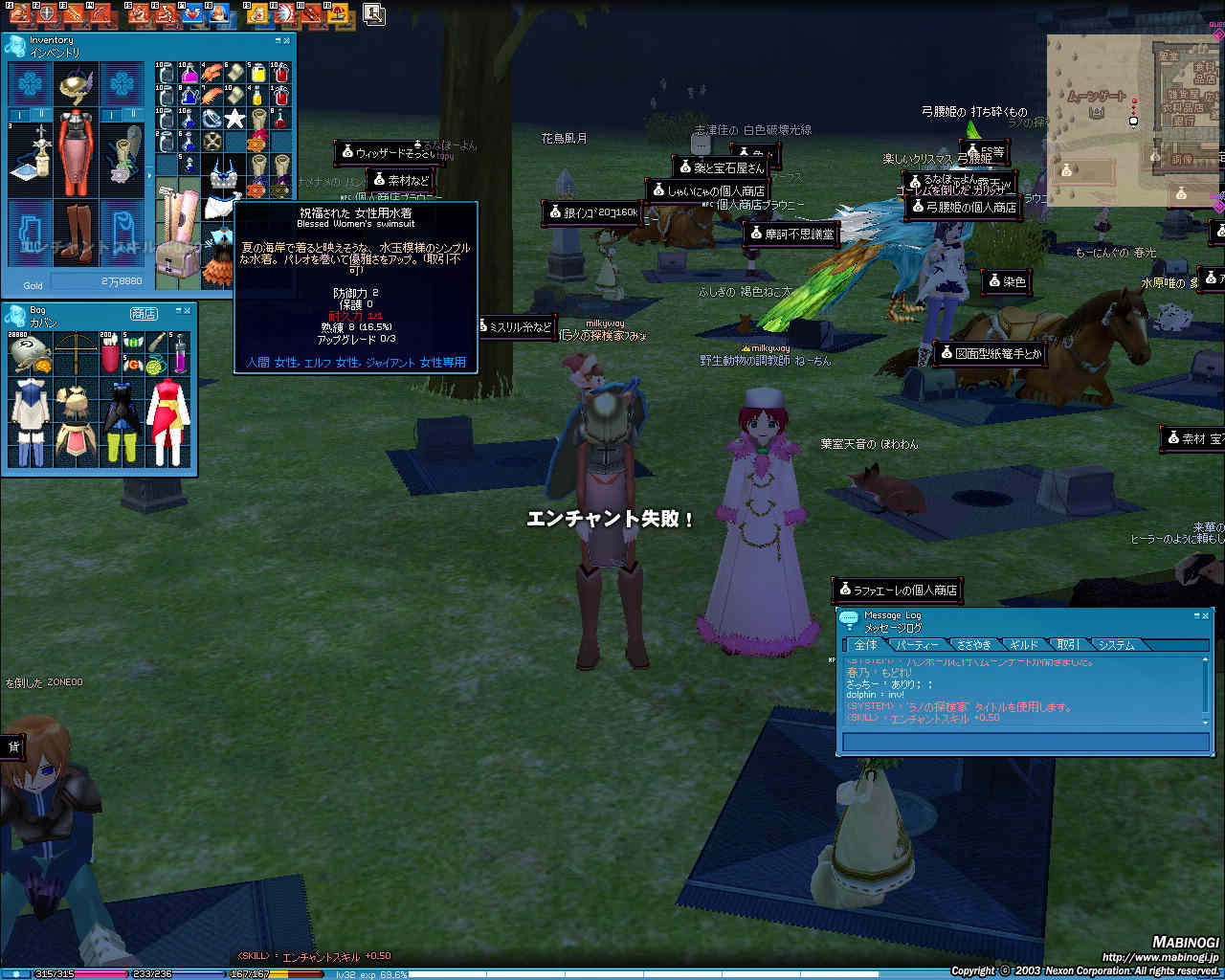Open the ギルド guild chat tab

(1023, 645)
